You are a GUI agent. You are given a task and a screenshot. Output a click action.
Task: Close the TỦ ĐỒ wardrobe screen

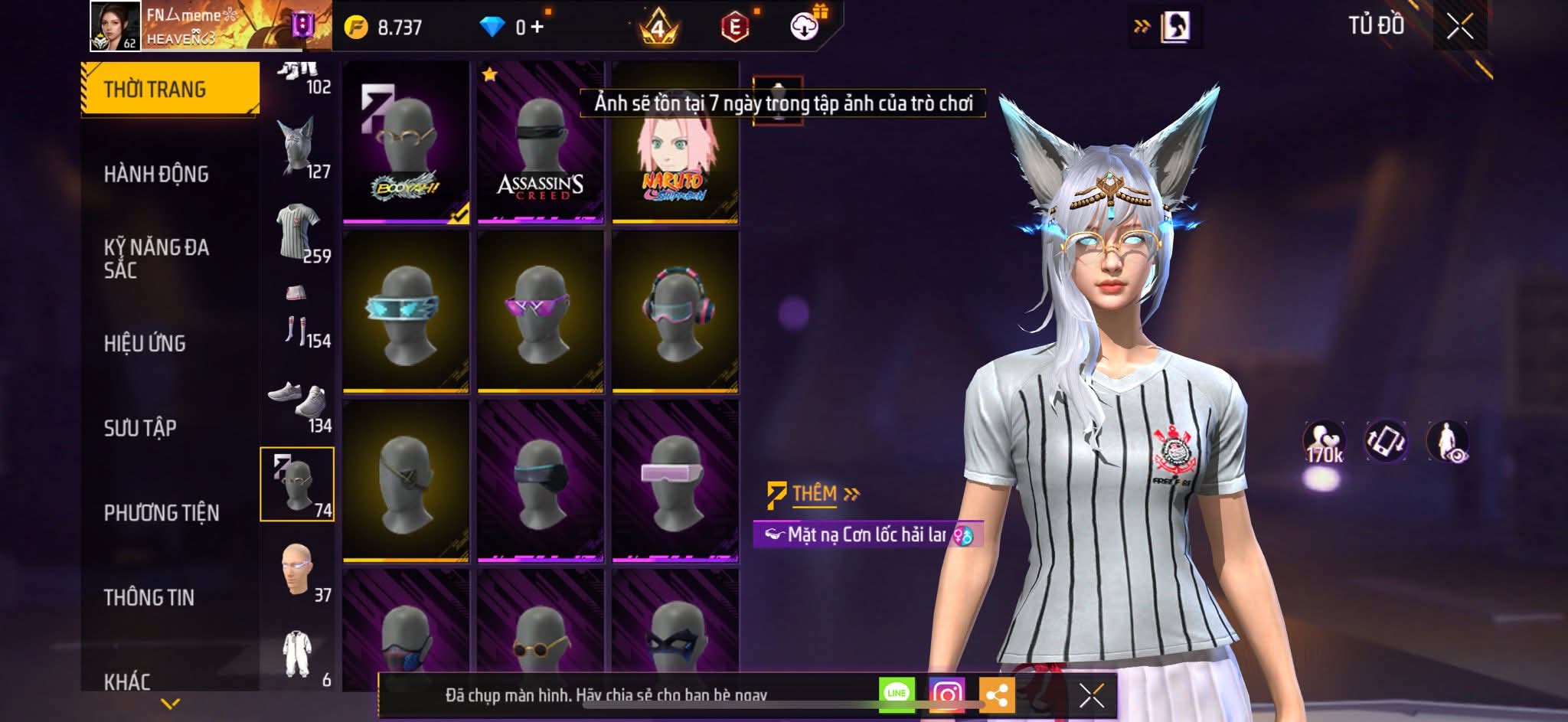coord(1459,27)
